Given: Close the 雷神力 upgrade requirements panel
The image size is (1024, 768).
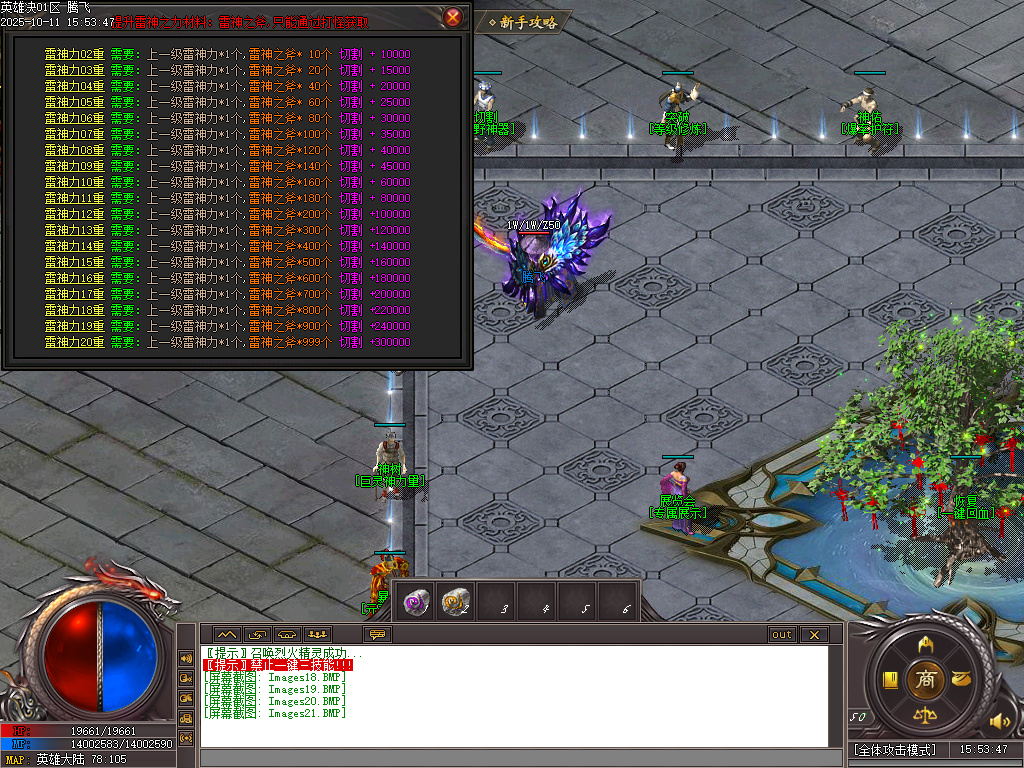Looking at the screenshot, I should [x=453, y=17].
